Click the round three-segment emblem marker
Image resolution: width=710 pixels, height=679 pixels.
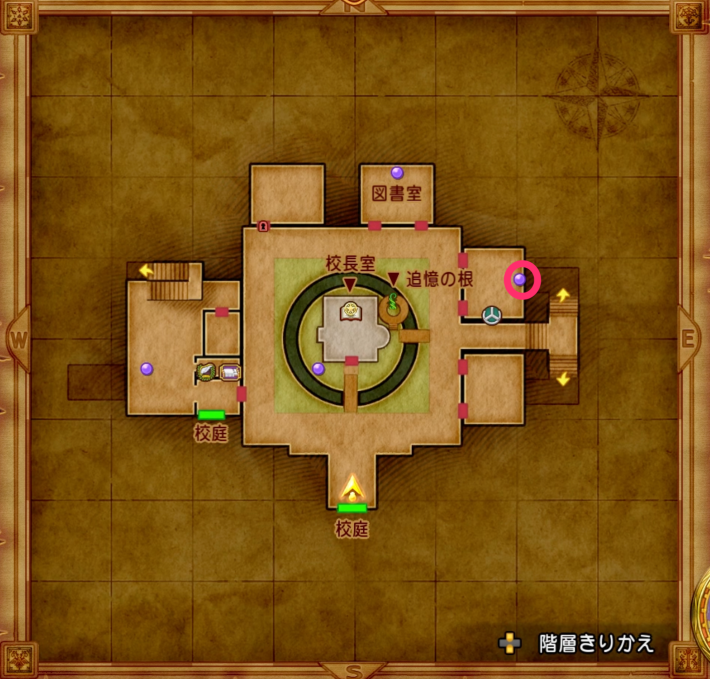pos(492,316)
